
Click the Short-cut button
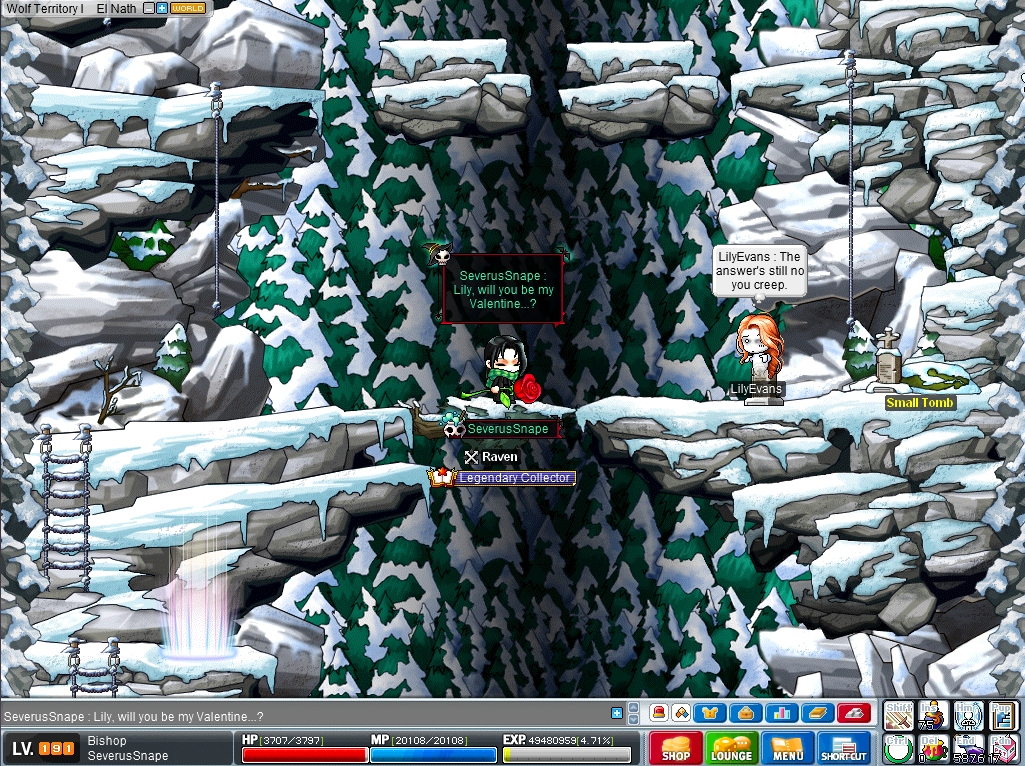[x=843, y=748]
